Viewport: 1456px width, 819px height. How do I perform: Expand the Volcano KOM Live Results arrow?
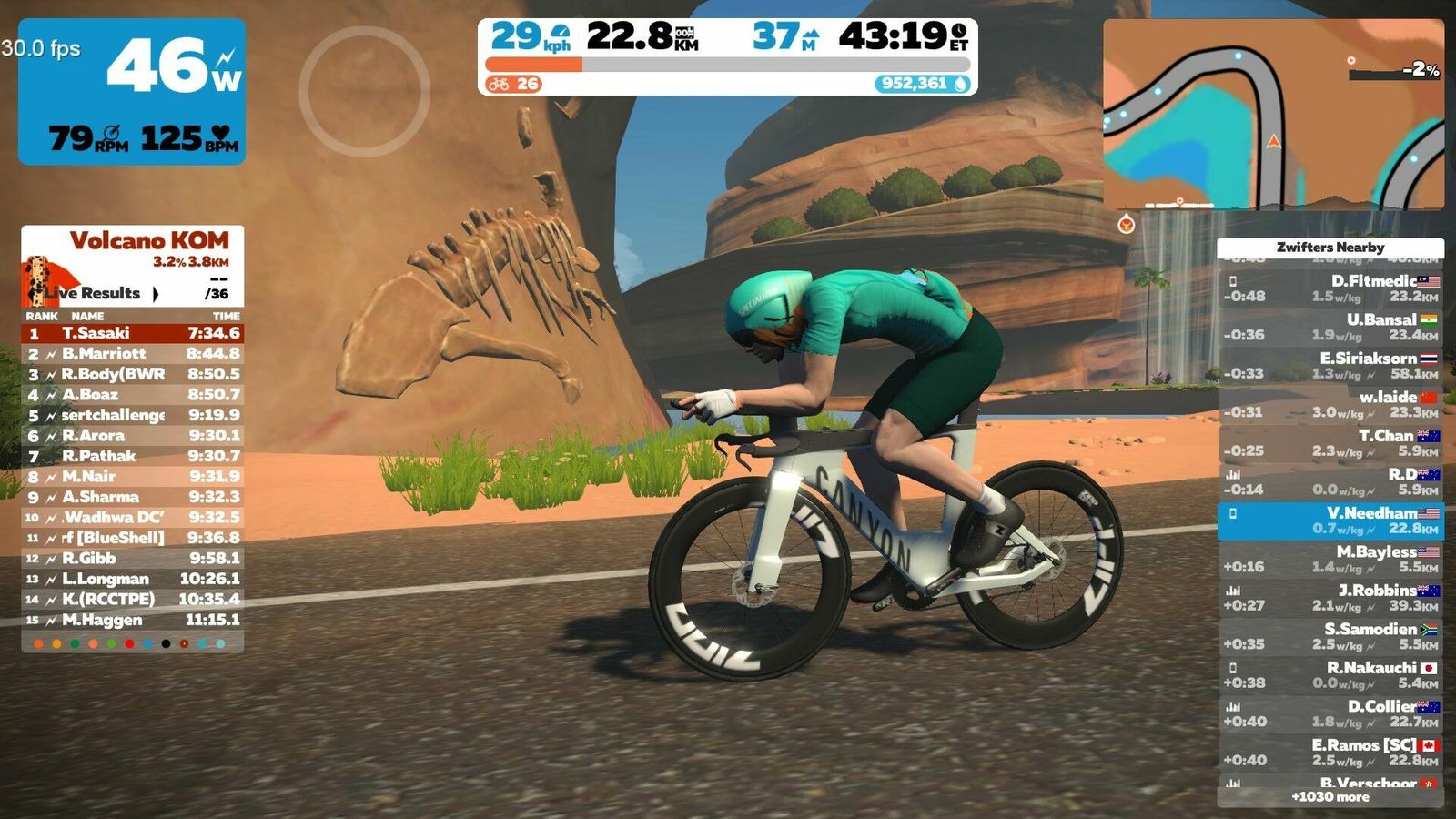(156, 293)
